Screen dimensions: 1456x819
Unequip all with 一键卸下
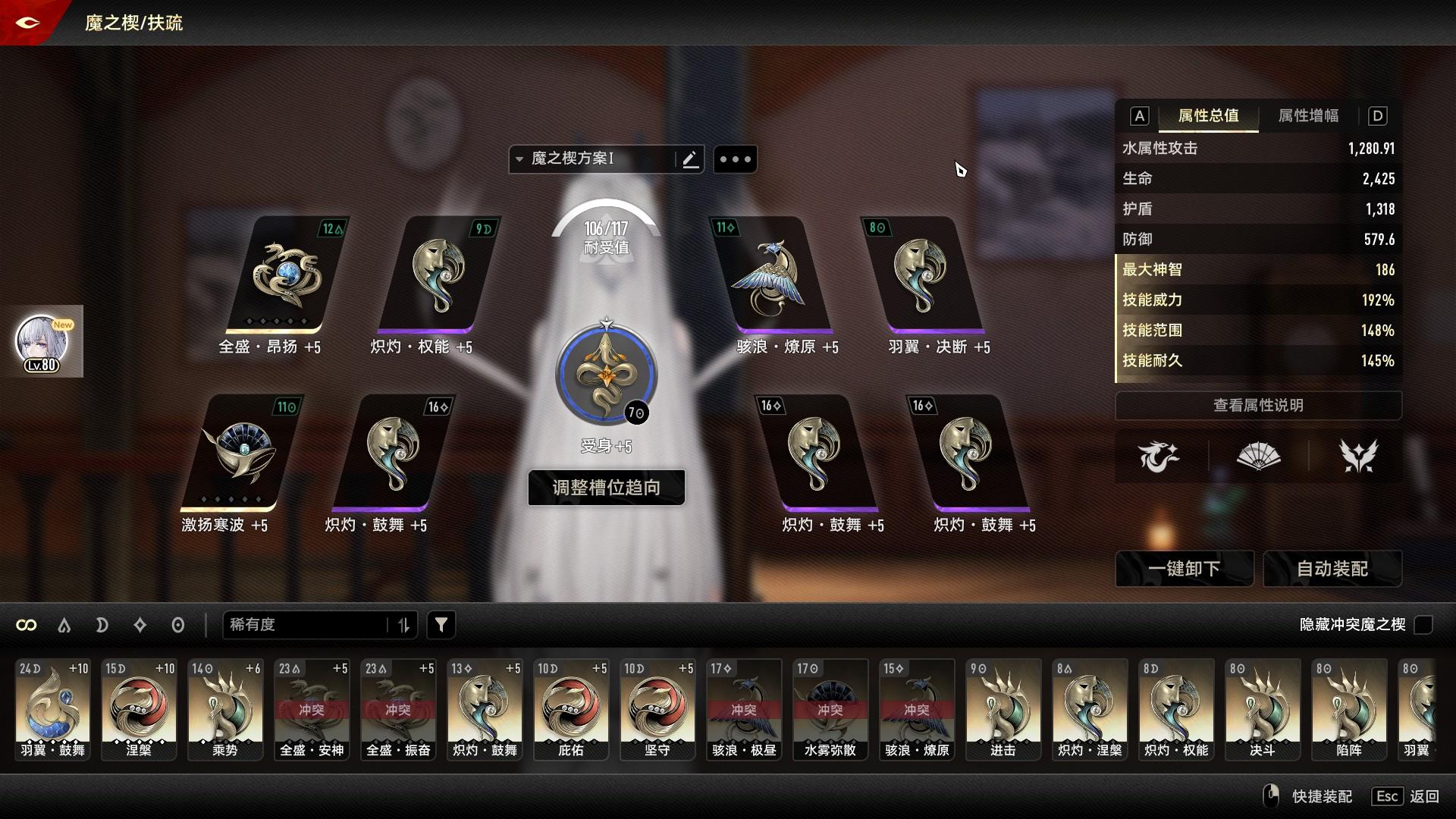(1183, 569)
